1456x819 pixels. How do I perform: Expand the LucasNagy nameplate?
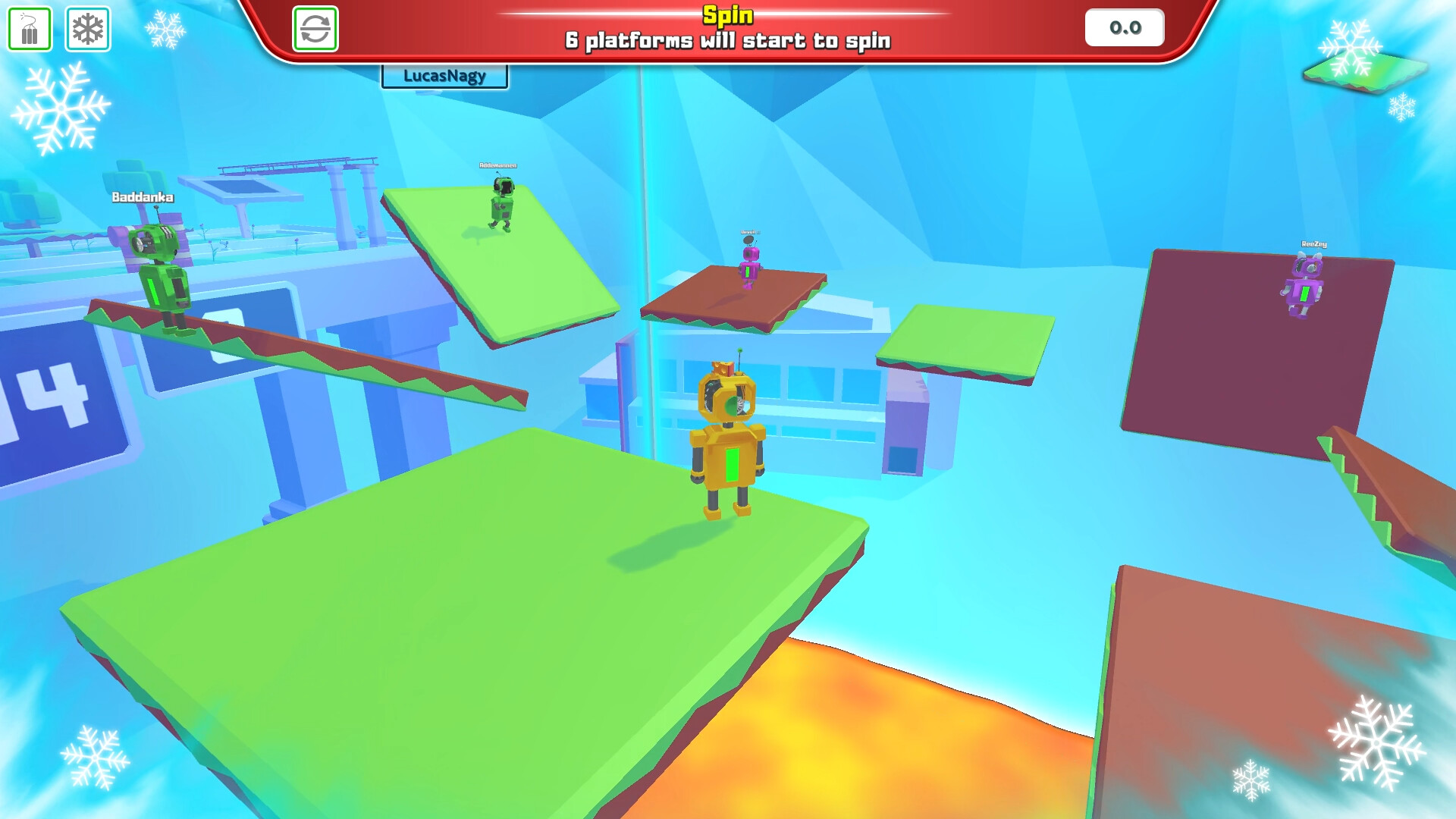[444, 76]
